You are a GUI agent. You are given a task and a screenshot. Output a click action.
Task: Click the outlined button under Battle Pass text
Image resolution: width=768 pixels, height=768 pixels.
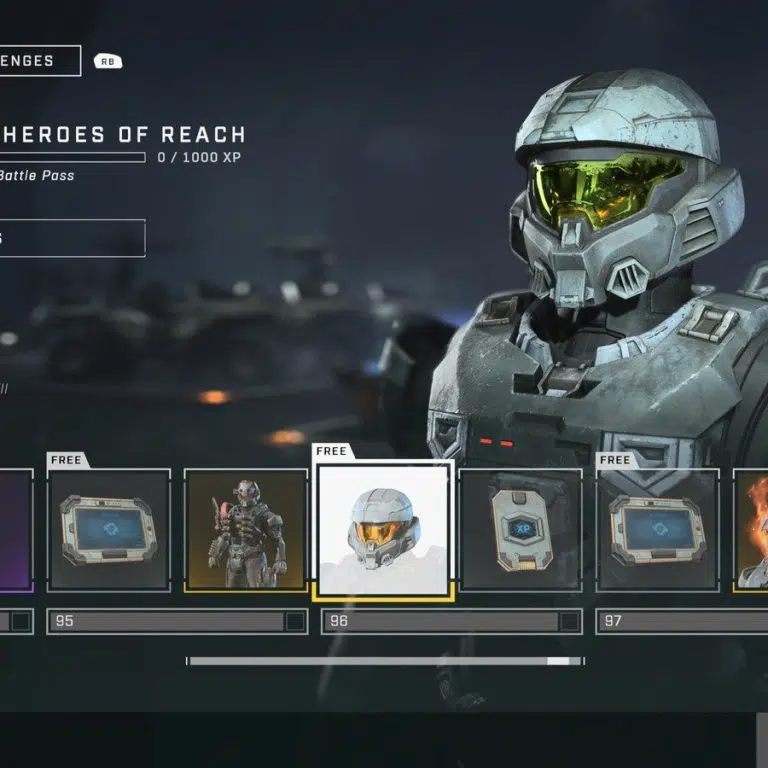72,238
